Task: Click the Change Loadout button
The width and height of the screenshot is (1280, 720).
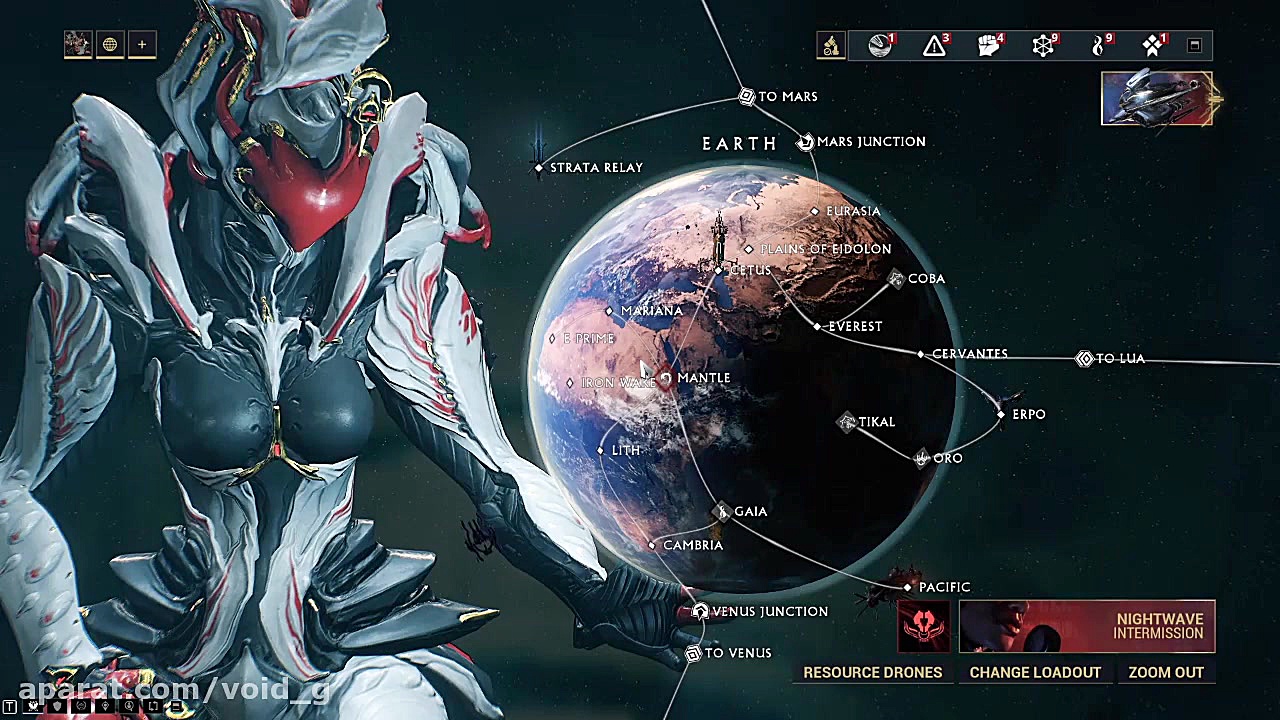Action: coord(1035,672)
